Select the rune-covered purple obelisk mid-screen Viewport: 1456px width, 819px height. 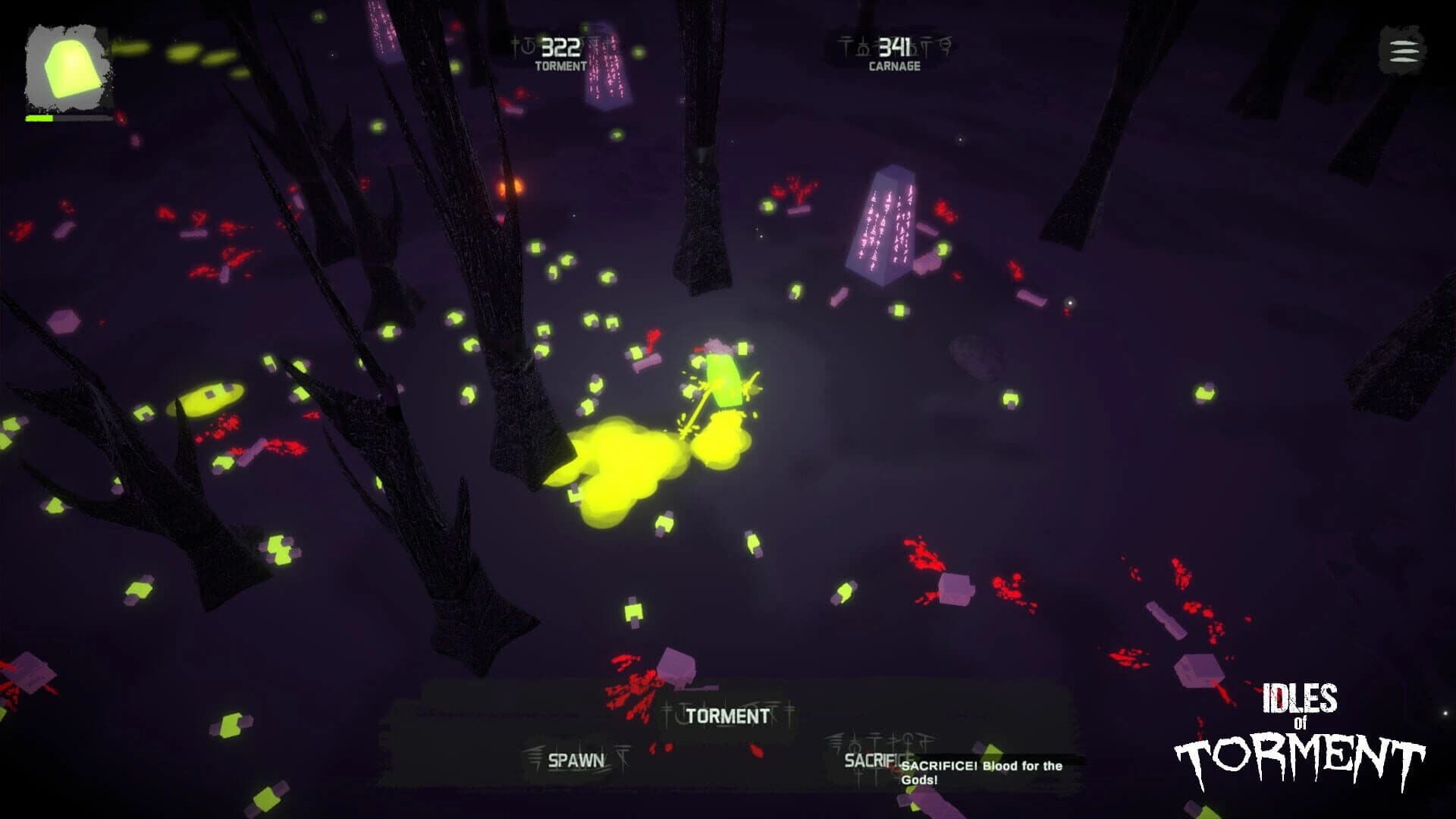883,224
